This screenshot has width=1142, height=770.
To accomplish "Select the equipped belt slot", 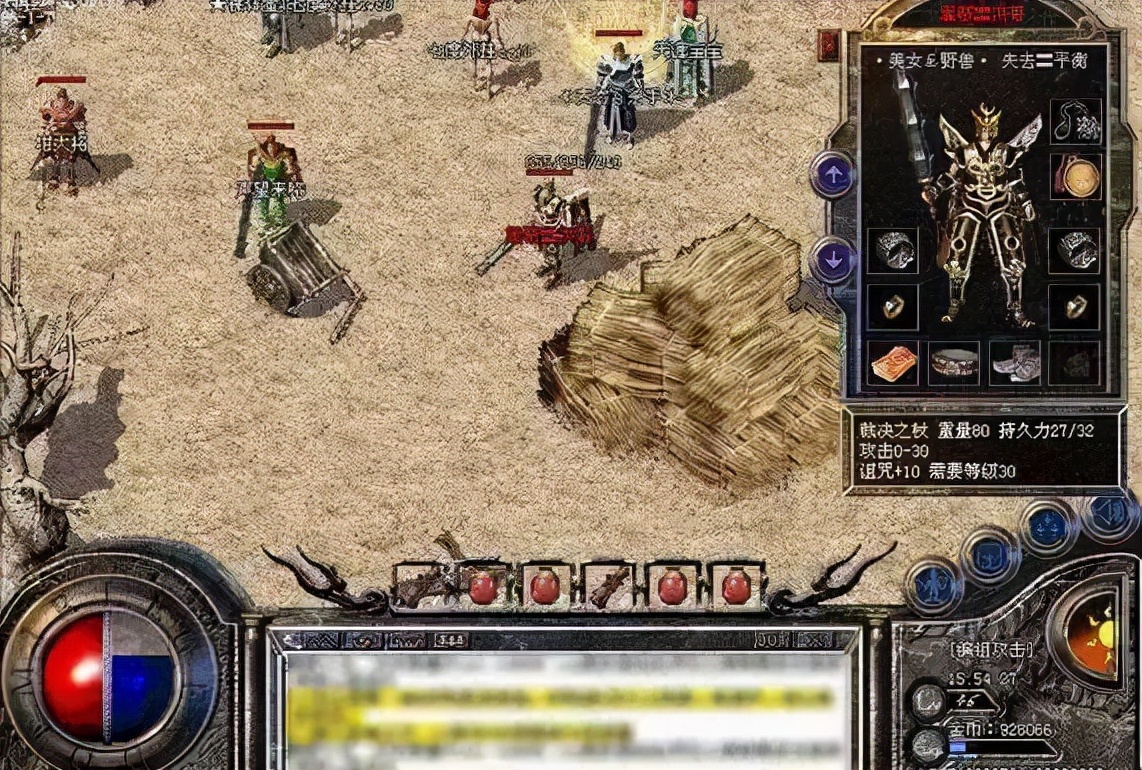I will tap(954, 364).
